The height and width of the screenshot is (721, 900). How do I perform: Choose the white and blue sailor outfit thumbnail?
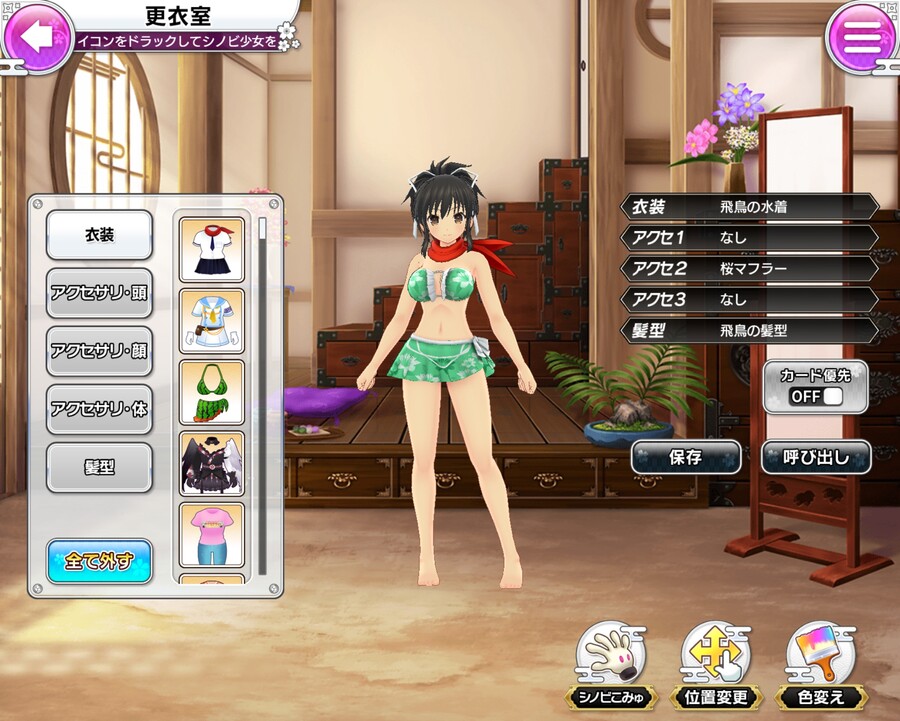coord(212,320)
